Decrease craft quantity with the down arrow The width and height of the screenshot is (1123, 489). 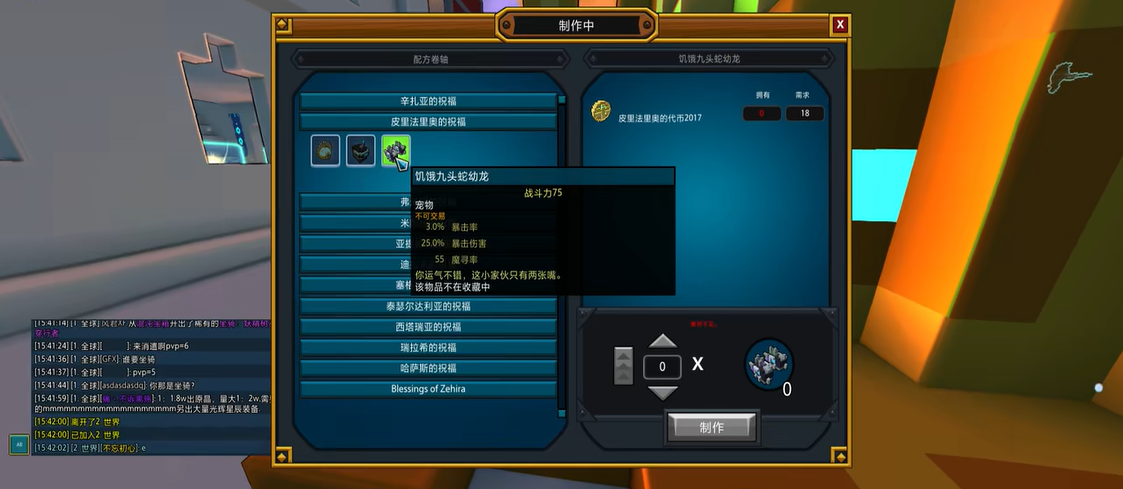662,392
